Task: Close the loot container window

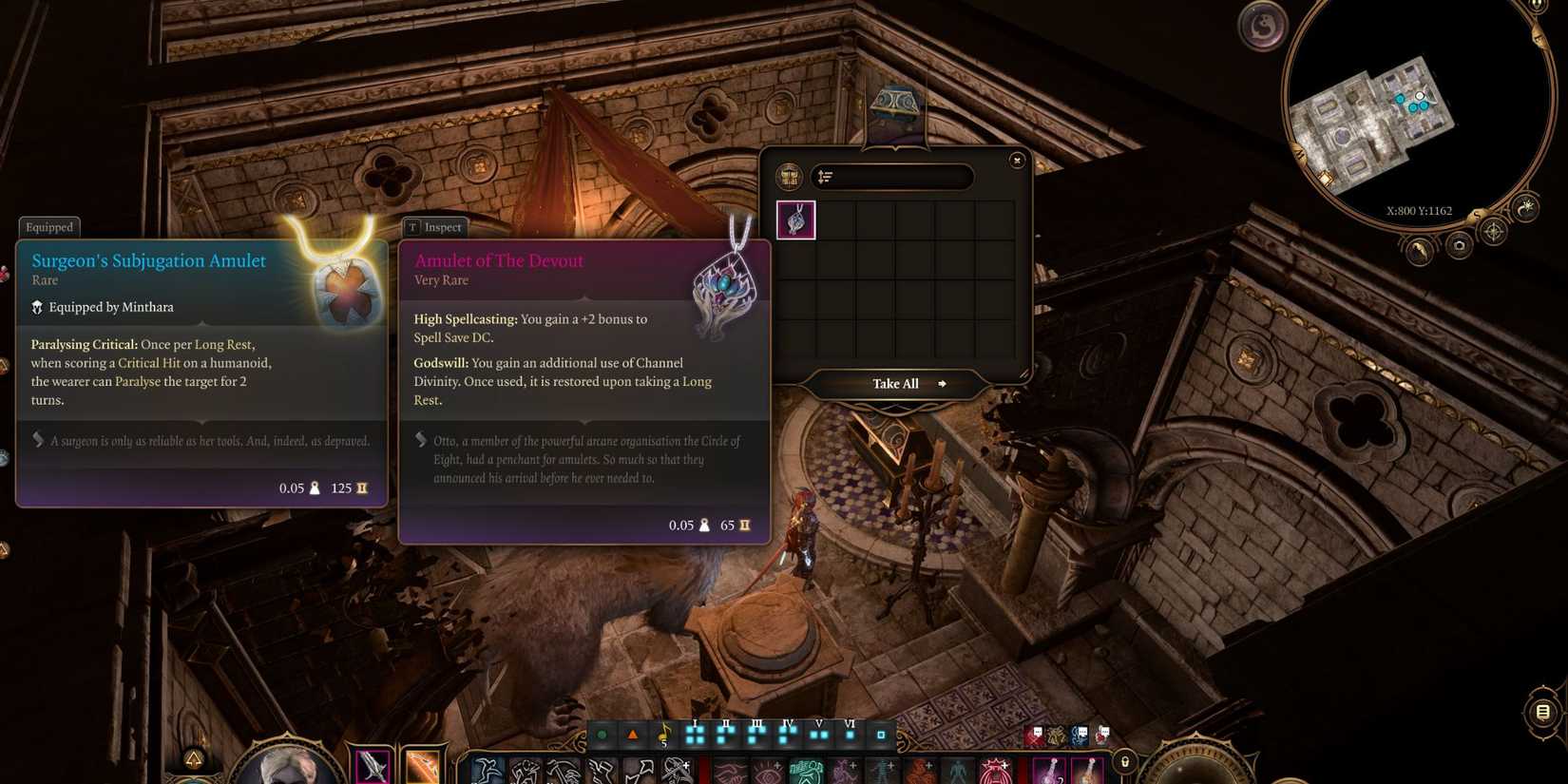Action: point(1017,161)
